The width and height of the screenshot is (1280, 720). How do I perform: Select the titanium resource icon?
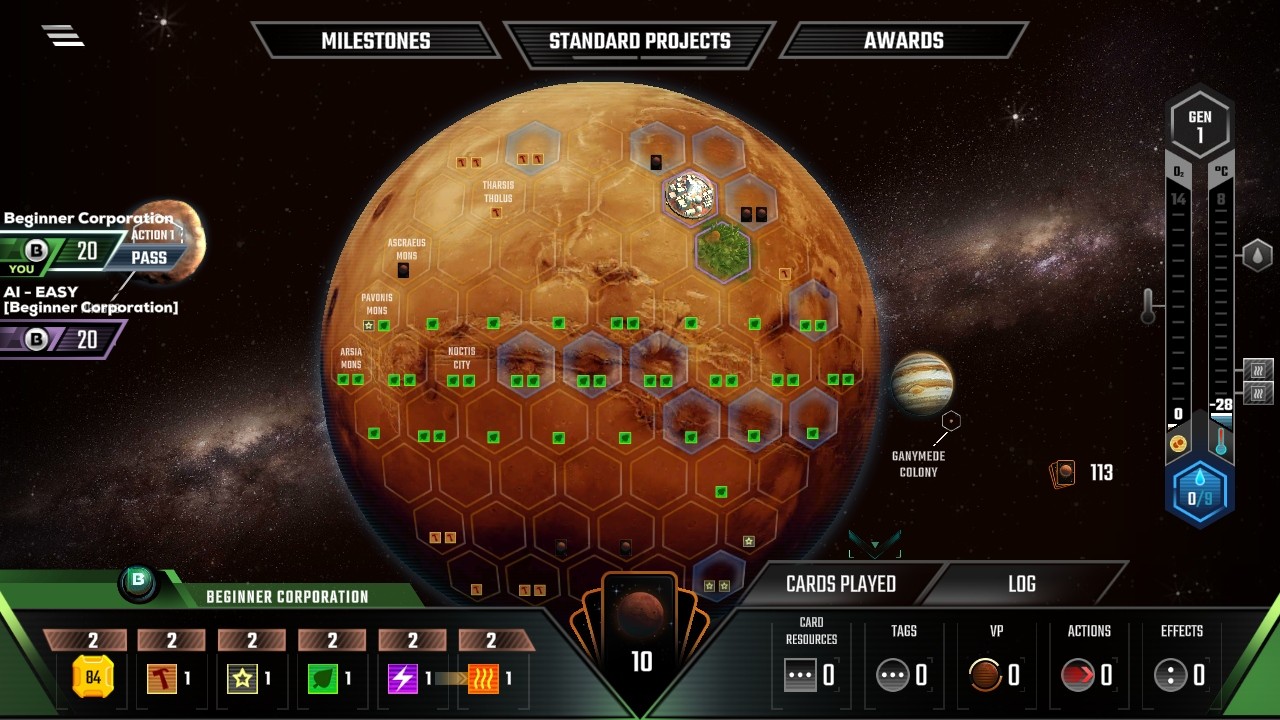[x=241, y=678]
